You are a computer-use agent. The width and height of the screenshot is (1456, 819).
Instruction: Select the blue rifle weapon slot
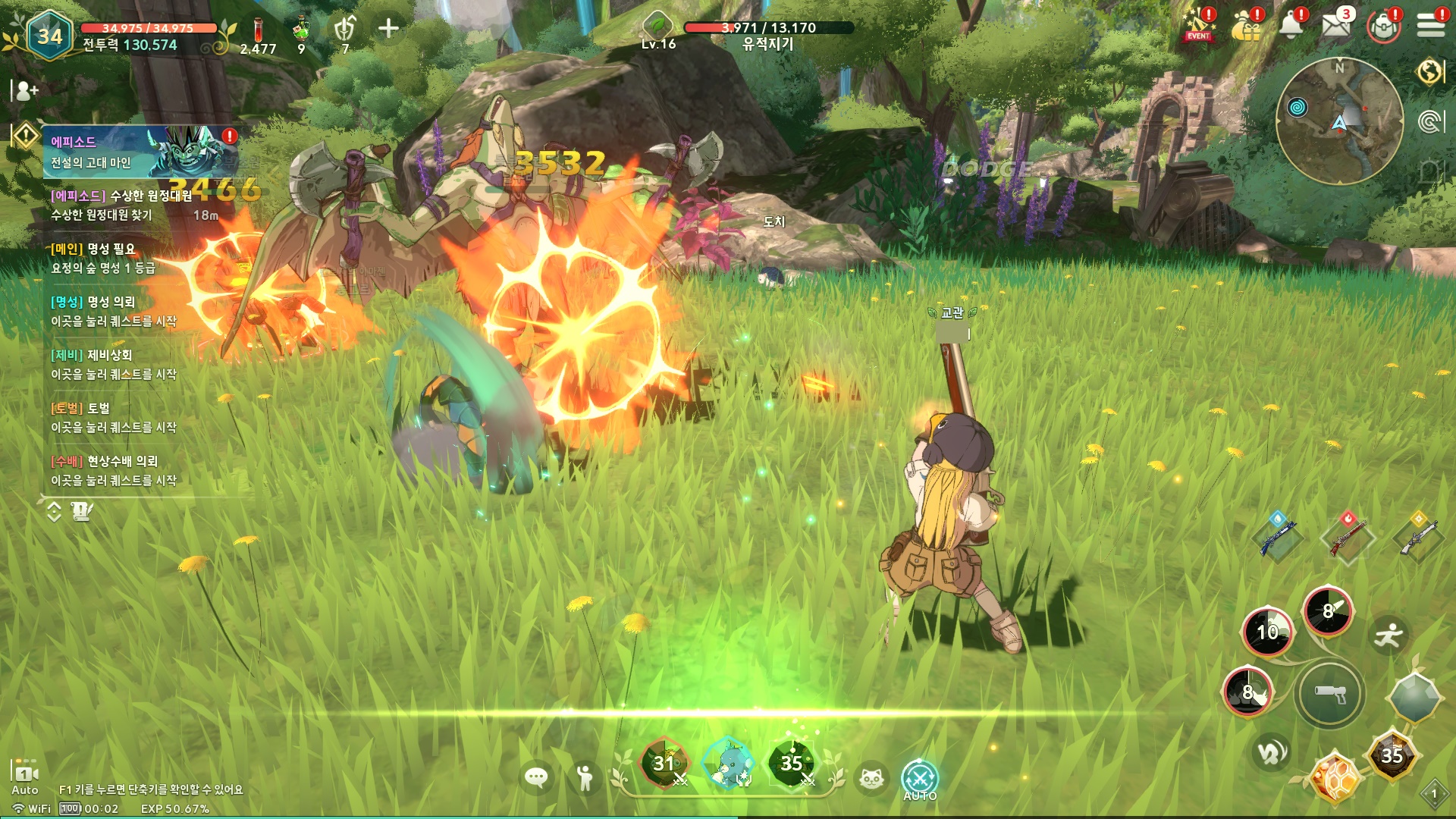tap(1278, 537)
